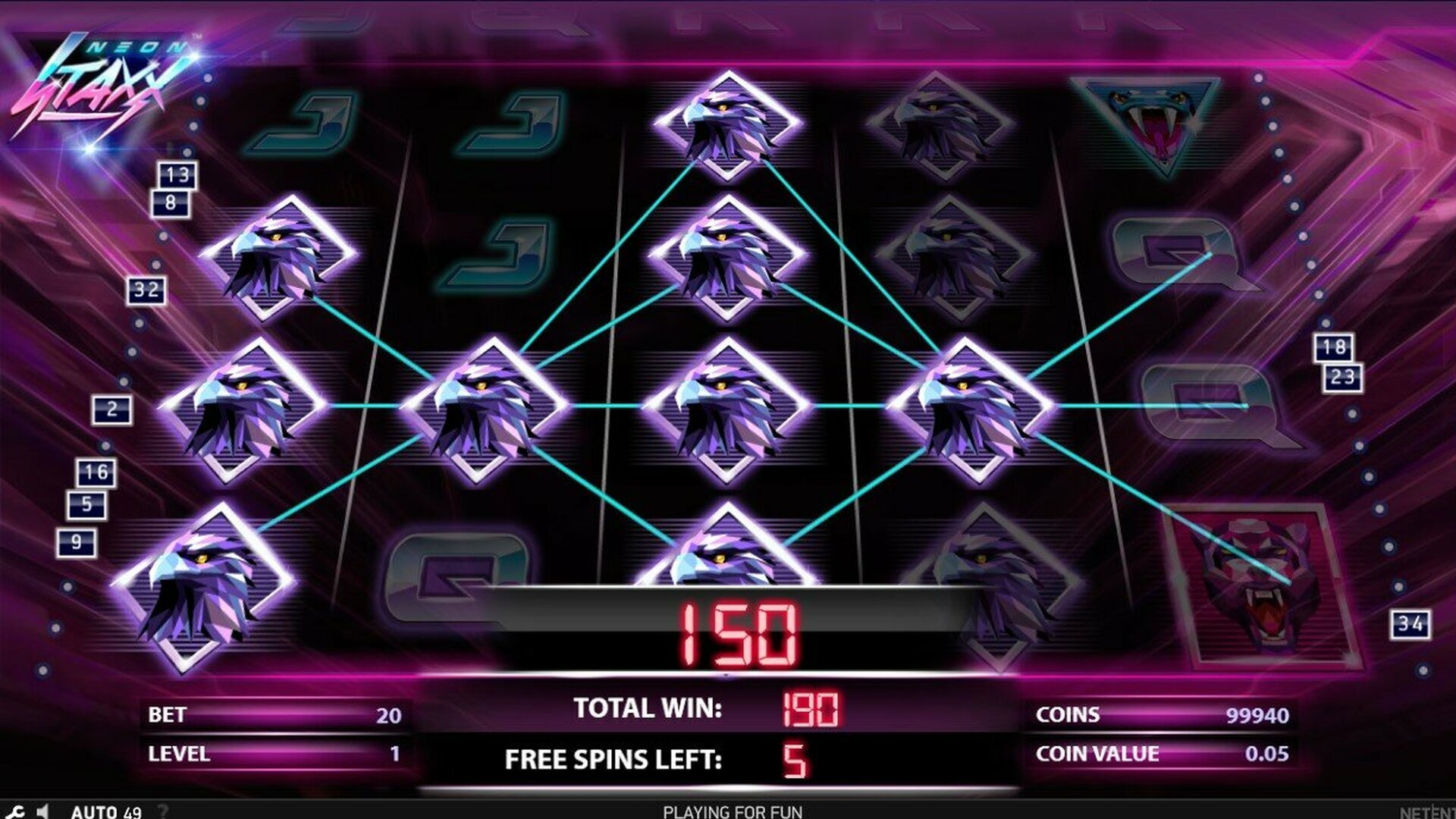Open the wrench settings menu
Screen dimensions: 1456x819
17,811
